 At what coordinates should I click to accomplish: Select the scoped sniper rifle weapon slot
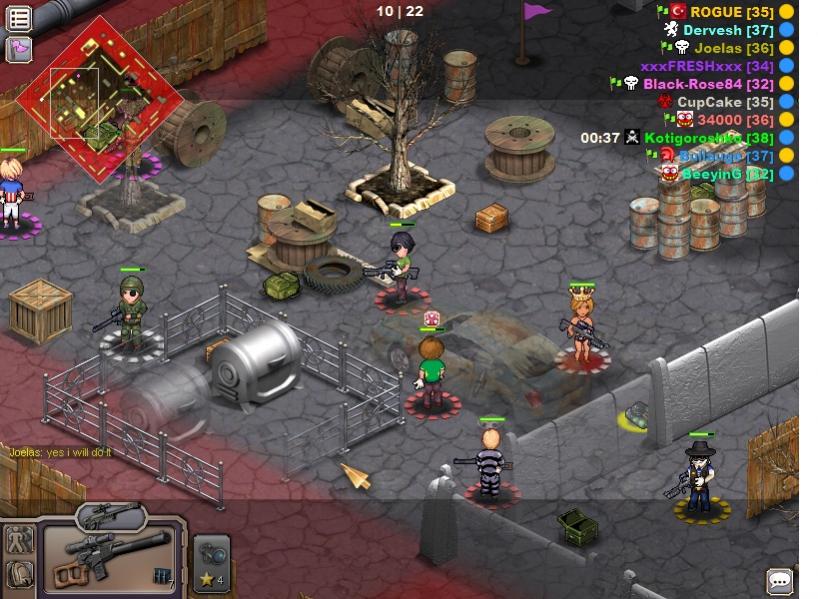pyautogui.click(x=110, y=558)
